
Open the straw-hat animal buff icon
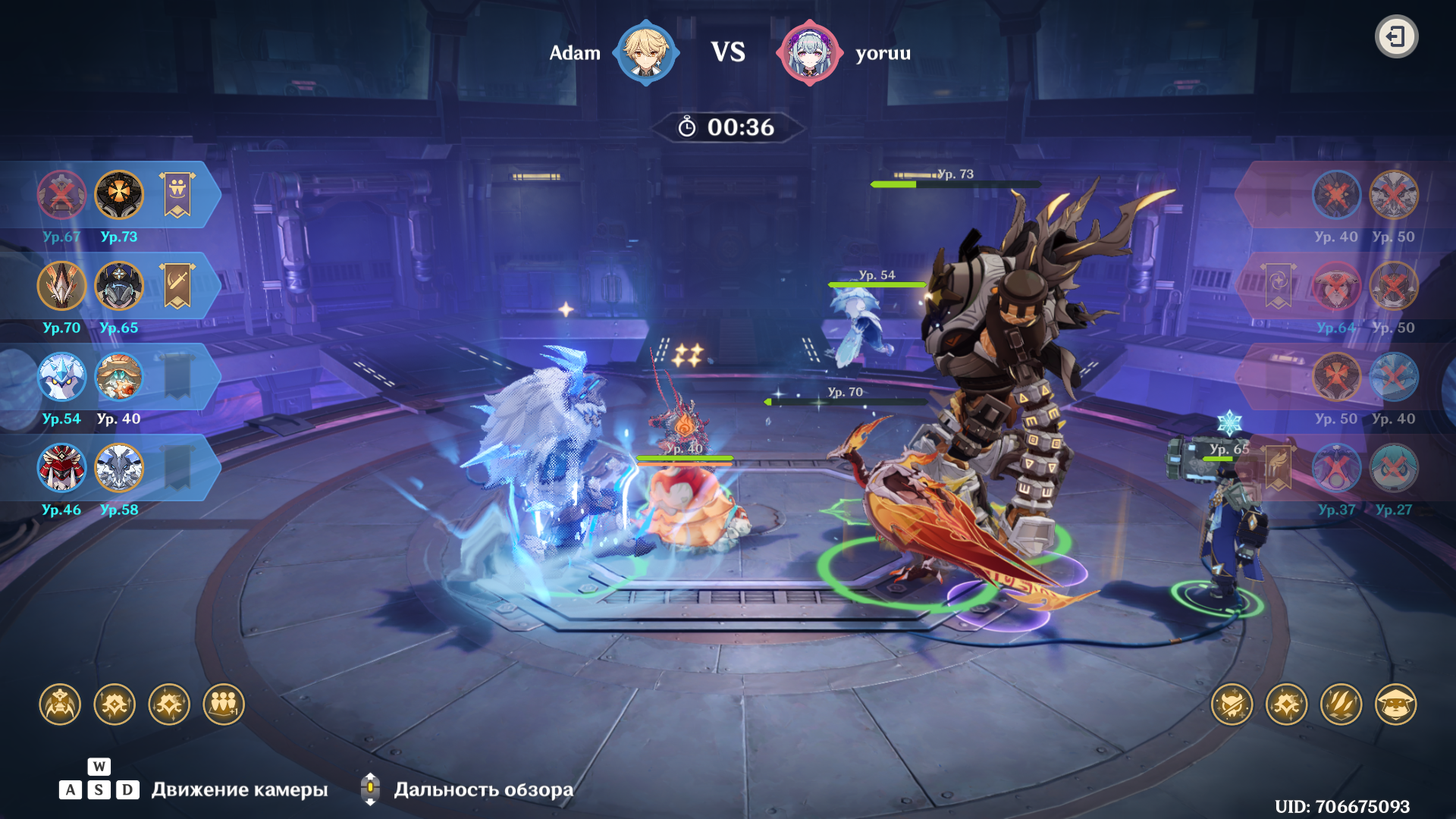1395,704
